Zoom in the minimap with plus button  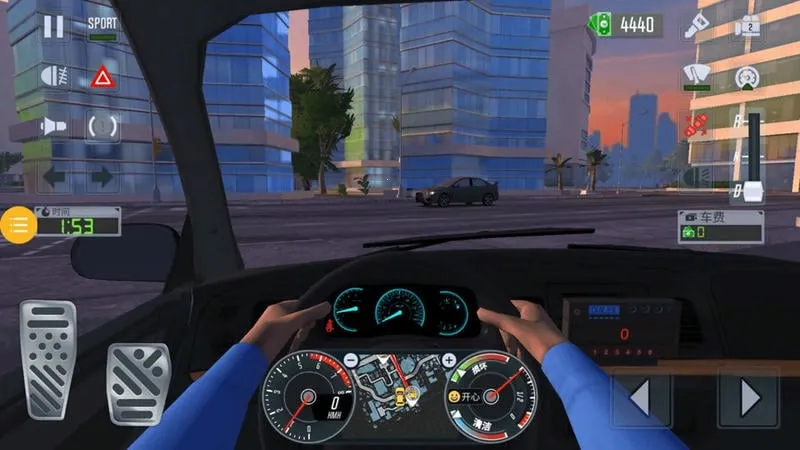pyautogui.click(x=449, y=360)
